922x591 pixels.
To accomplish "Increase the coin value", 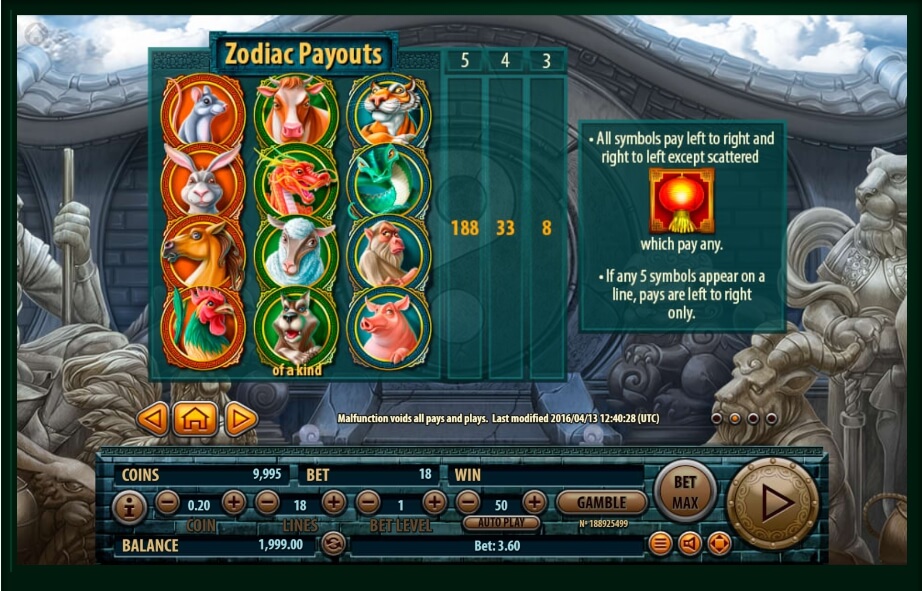I will pos(234,502).
